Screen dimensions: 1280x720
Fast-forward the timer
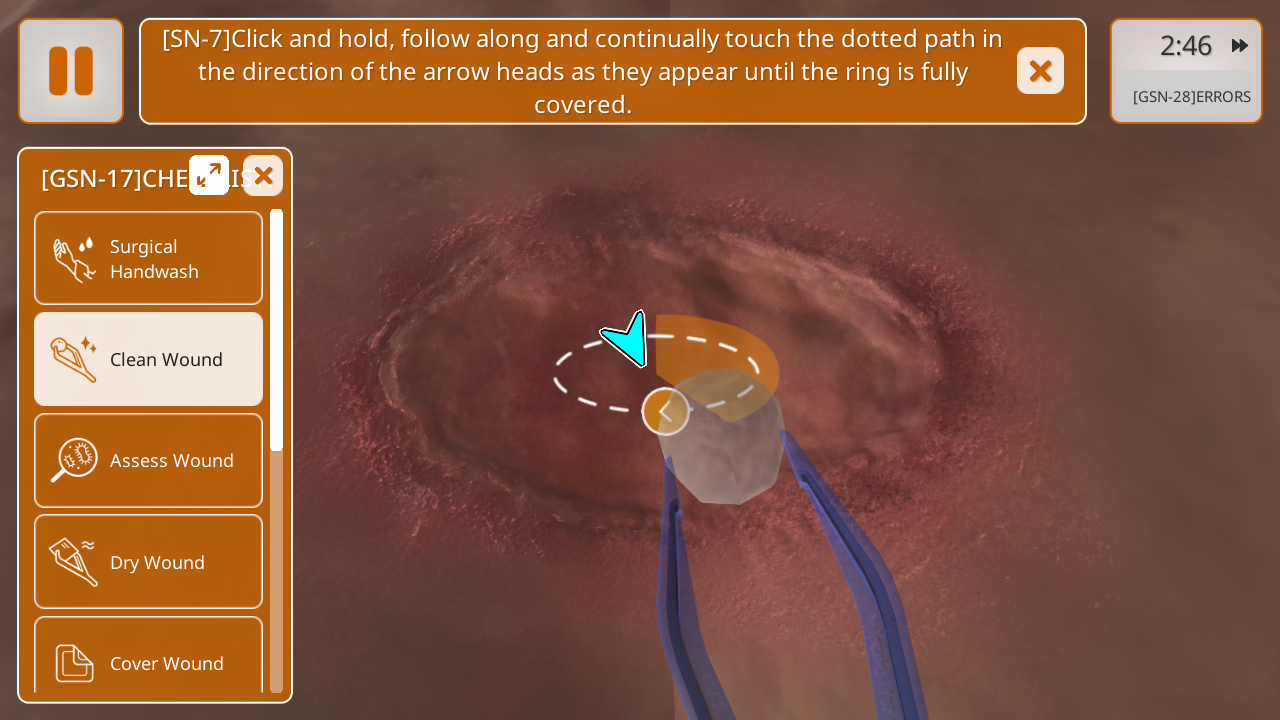pyautogui.click(x=1240, y=46)
